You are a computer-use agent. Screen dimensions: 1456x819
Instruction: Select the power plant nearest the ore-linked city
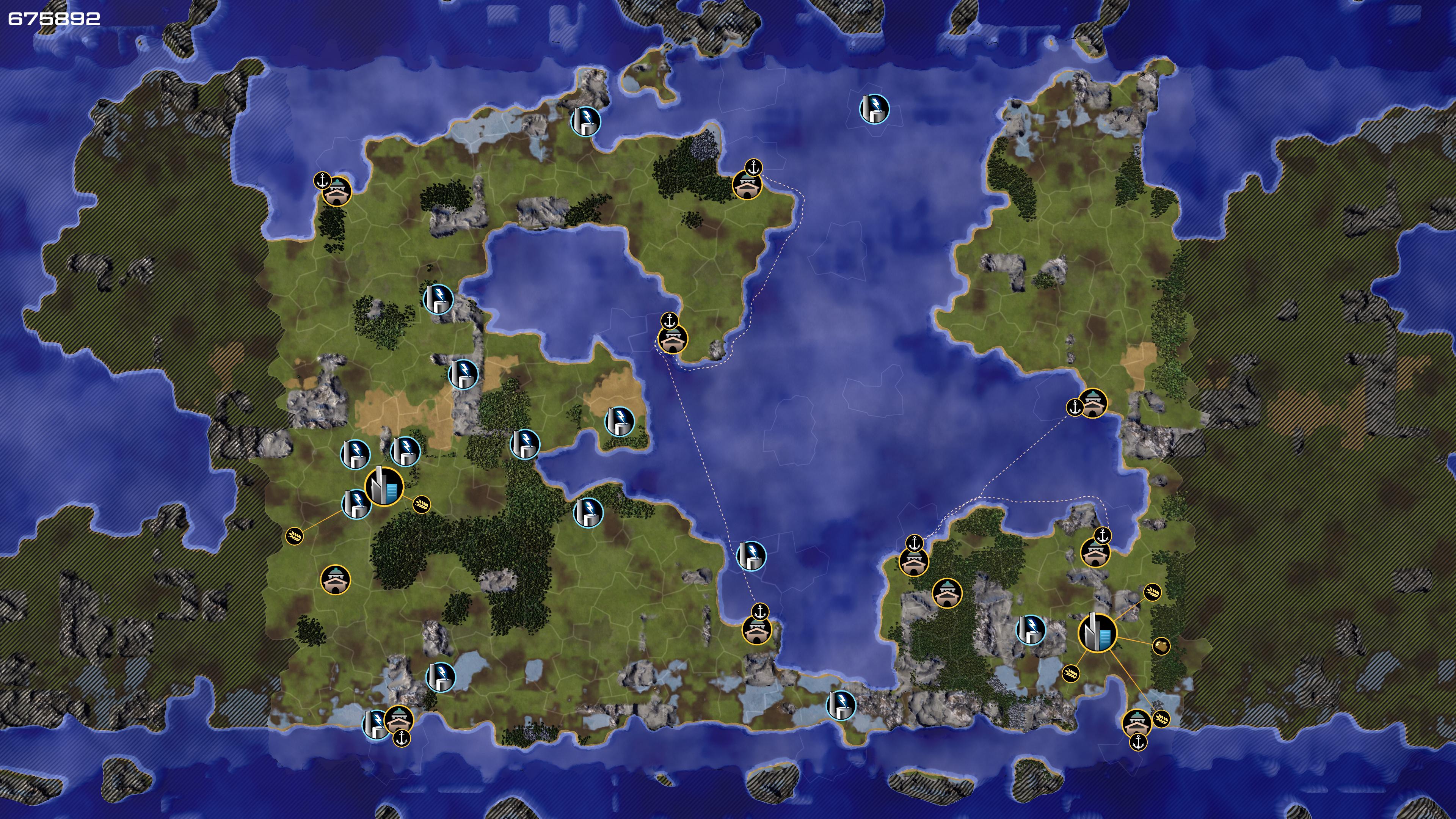tap(1031, 630)
